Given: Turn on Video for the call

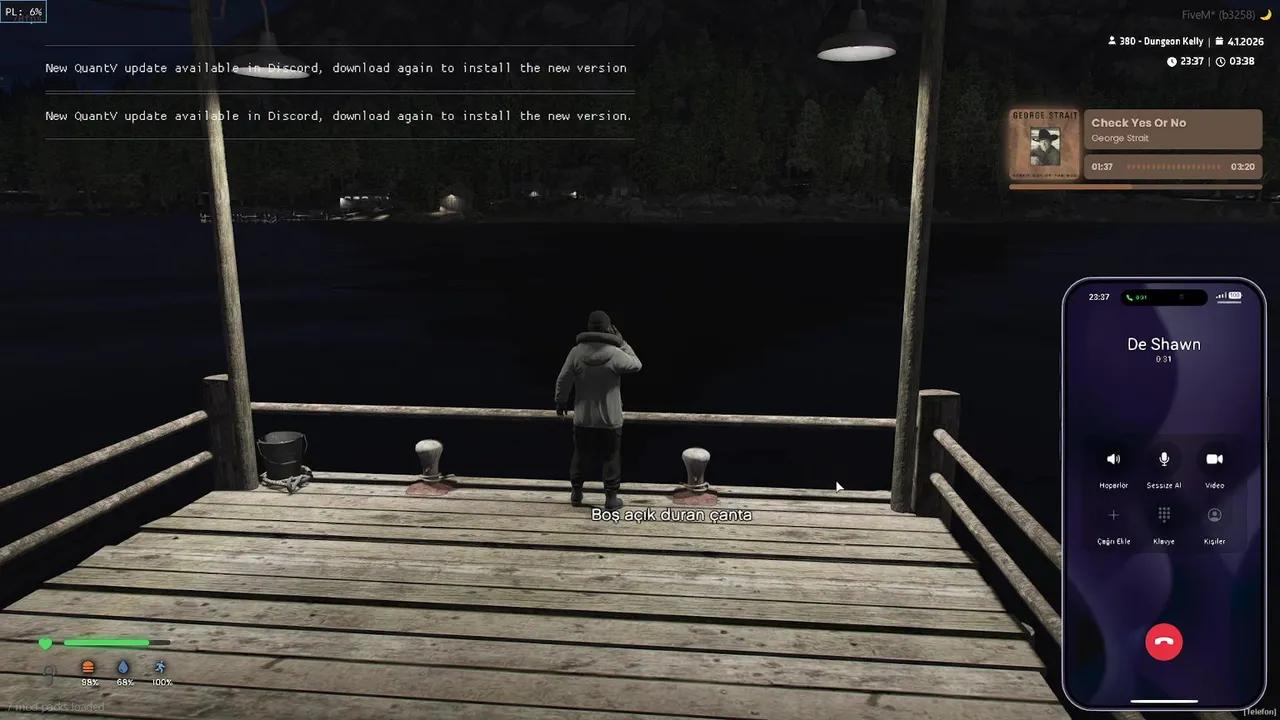Looking at the screenshot, I should pos(1214,459).
